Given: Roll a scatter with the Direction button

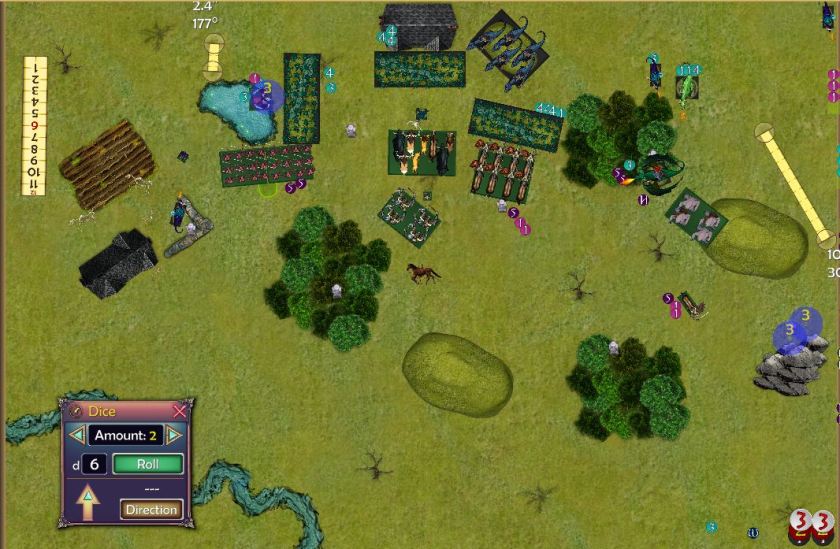Looking at the screenshot, I should click(151, 509).
